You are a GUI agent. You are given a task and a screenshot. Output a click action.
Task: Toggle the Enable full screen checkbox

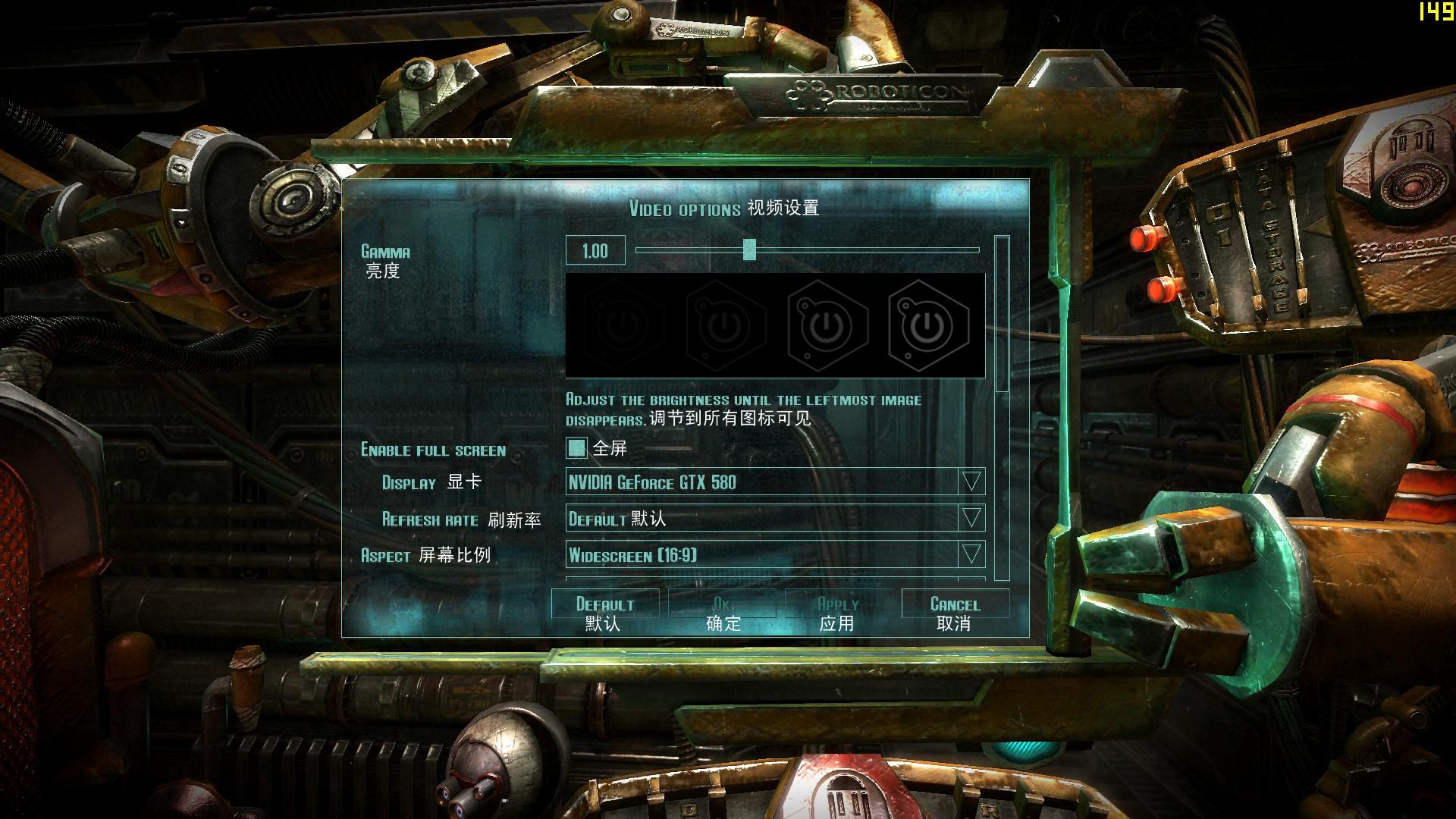[x=576, y=448]
